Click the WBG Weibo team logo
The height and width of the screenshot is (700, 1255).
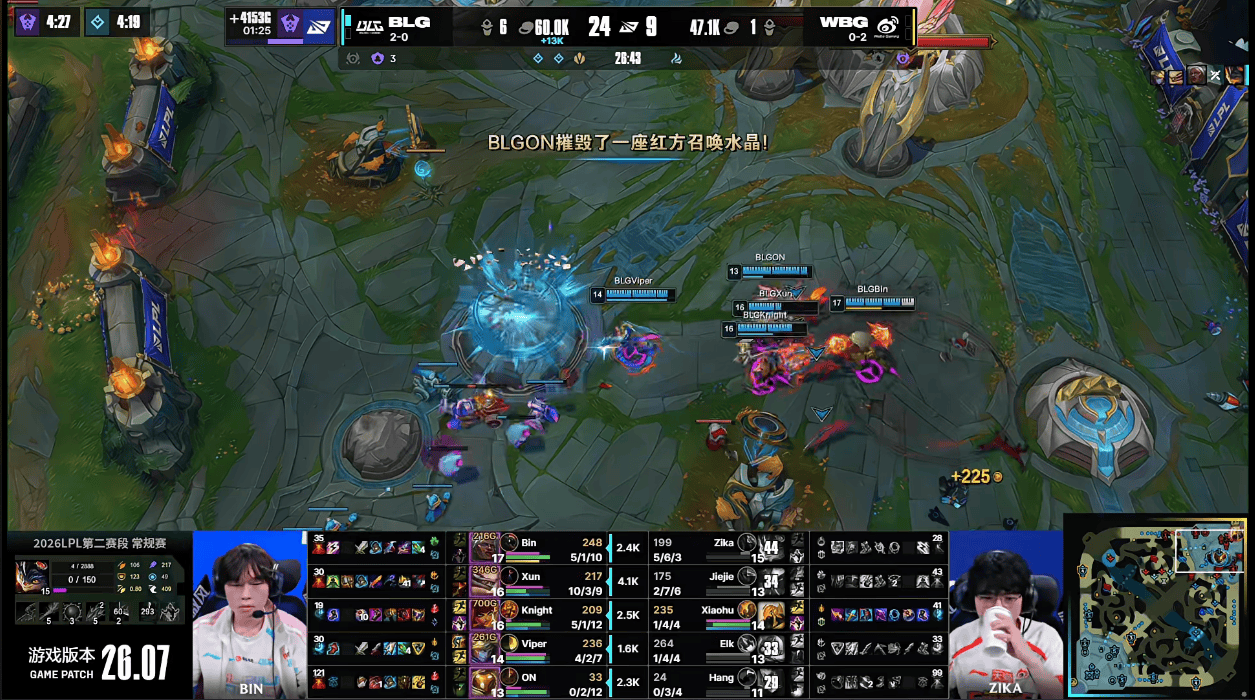point(888,25)
